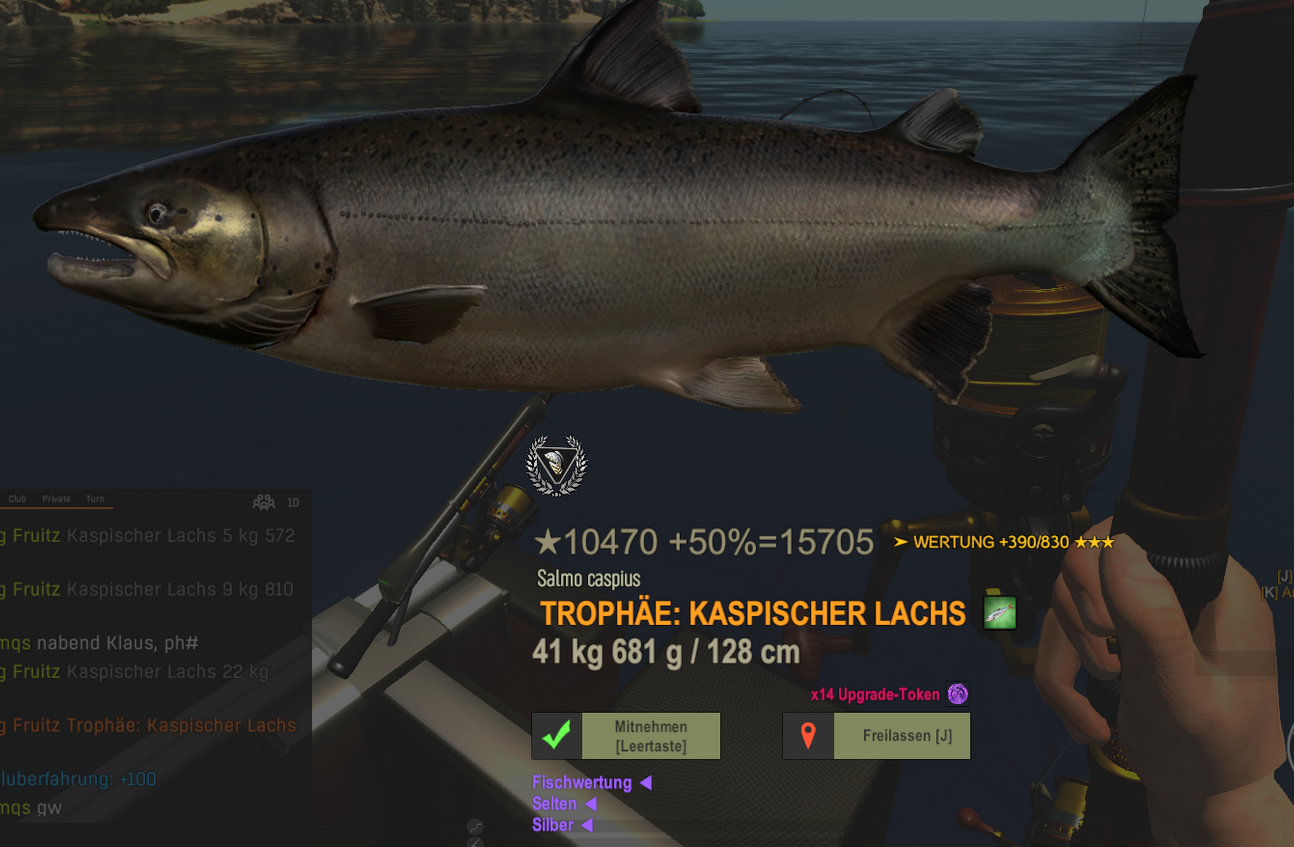Show the chat players list icon
This screenshot has width=1294, height=847.
click(264, 502)
